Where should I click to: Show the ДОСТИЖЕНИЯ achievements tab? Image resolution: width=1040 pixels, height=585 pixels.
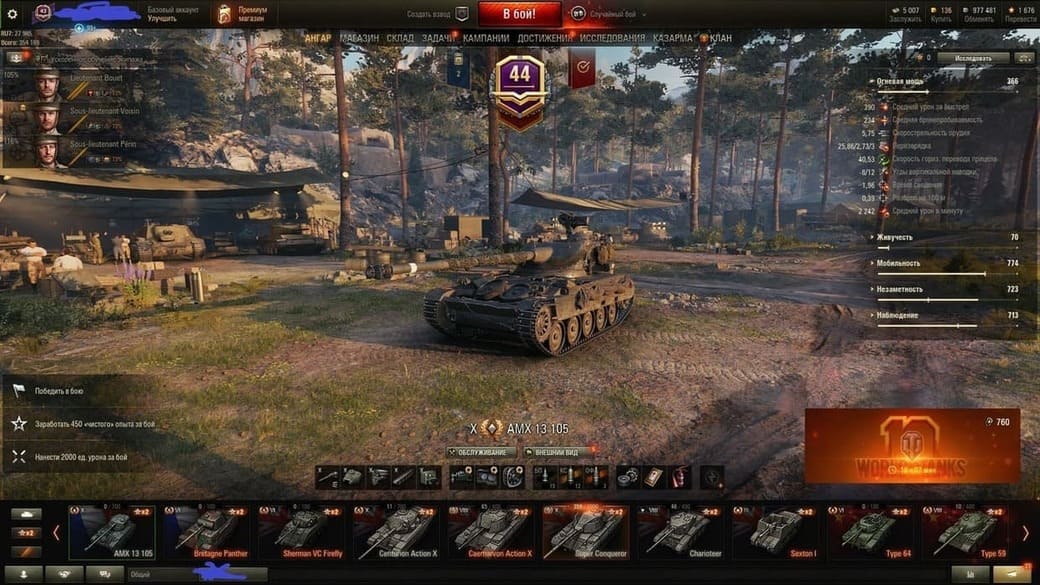coord(545,38)
